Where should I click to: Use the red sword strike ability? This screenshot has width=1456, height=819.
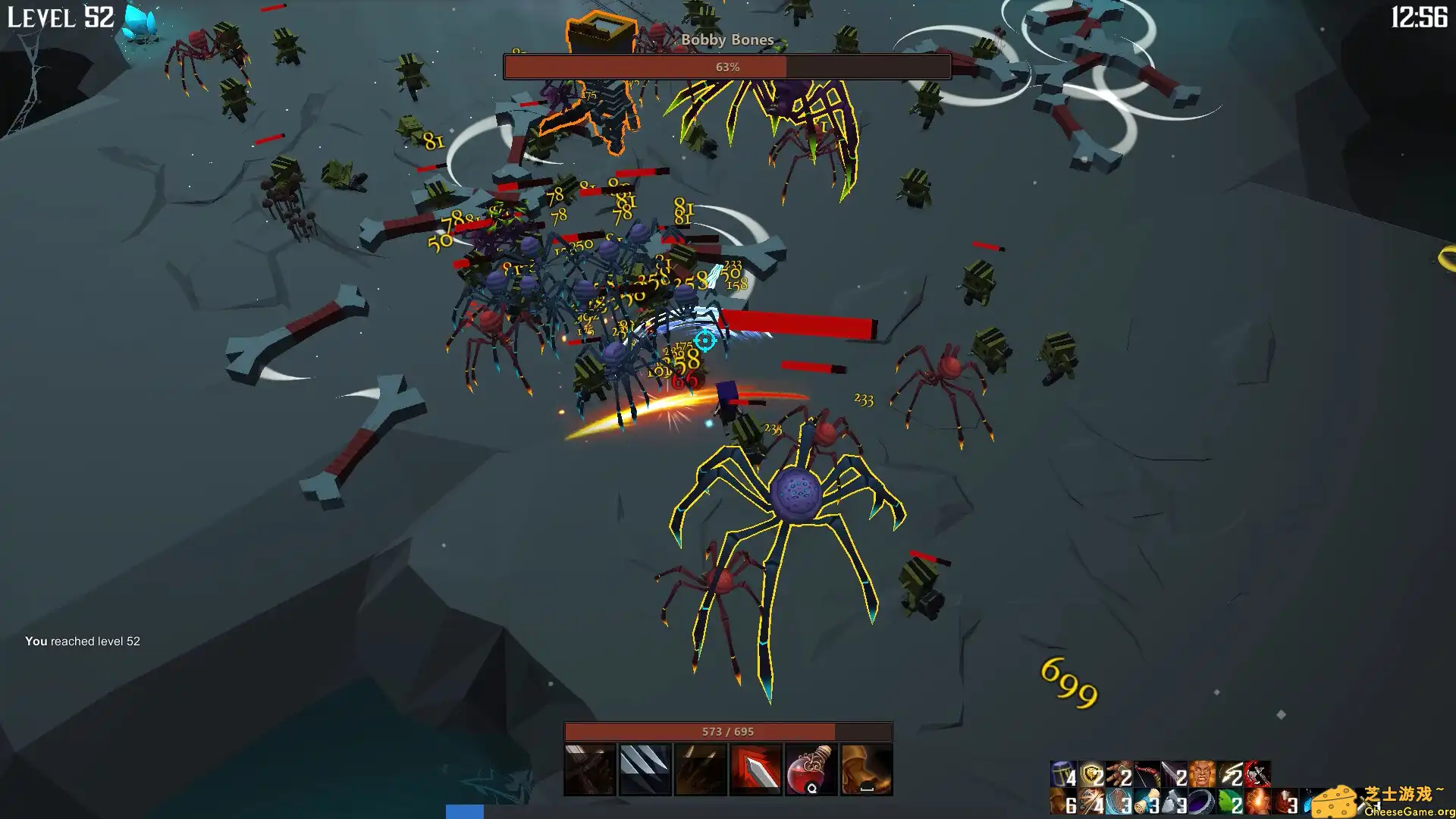click(x=755, y=769)
